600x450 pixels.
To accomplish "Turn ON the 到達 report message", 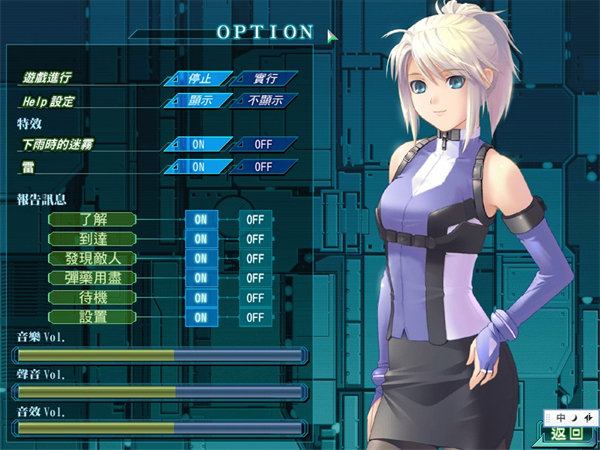I will 201,239.
